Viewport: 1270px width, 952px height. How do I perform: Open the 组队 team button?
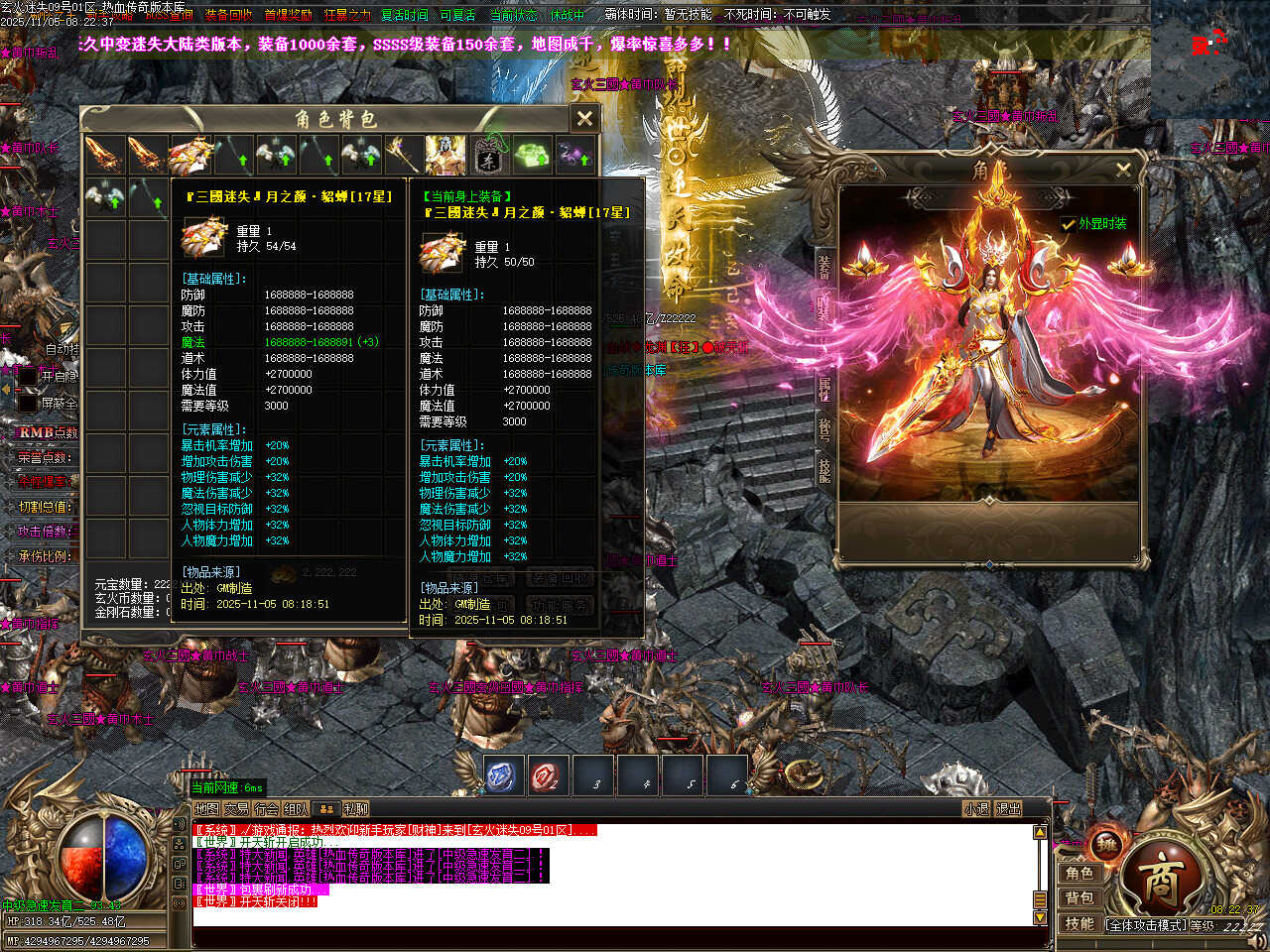[x=296, y=809]
